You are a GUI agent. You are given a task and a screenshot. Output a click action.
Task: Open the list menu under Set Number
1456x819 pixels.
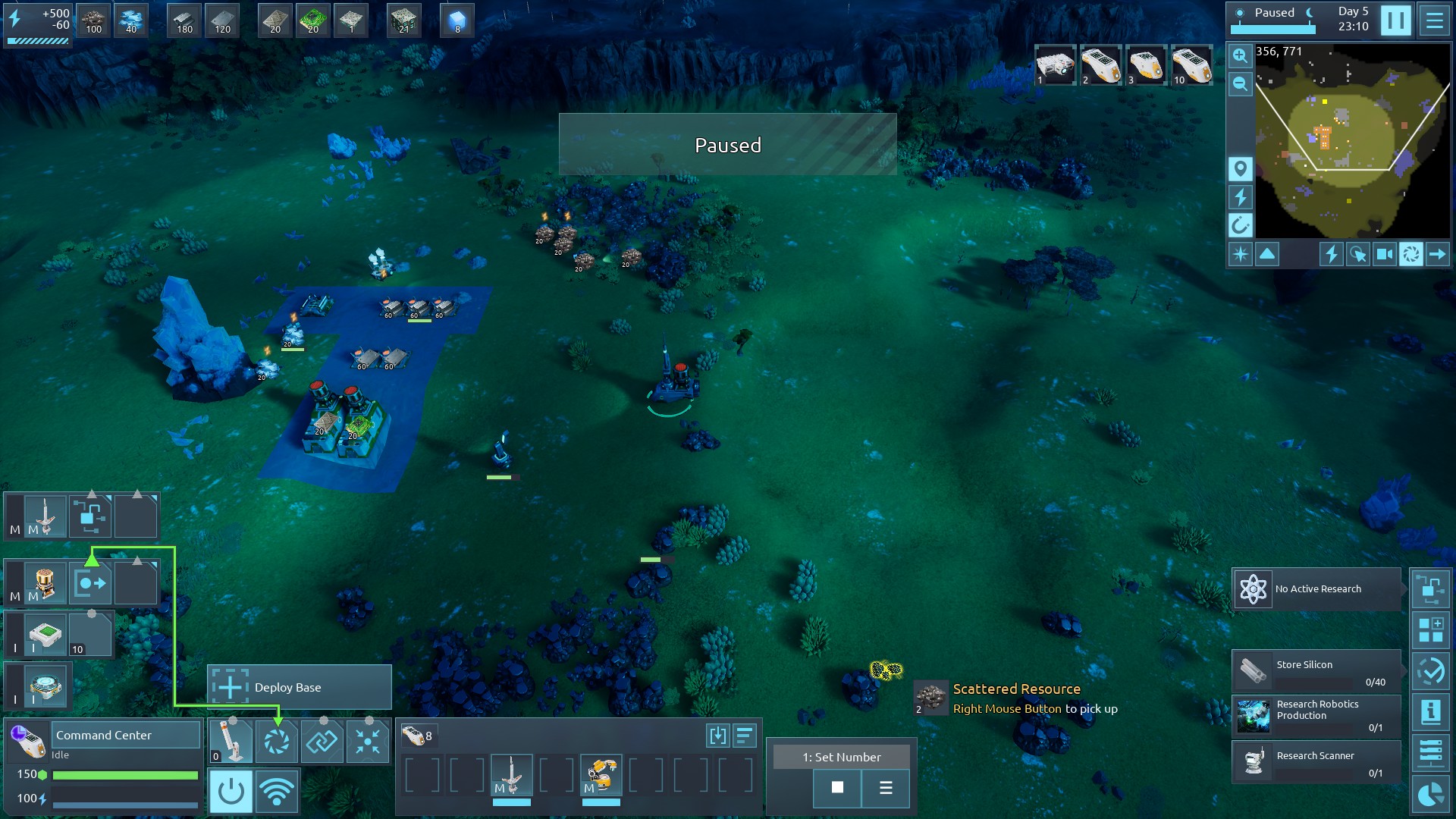click(885, 787)
